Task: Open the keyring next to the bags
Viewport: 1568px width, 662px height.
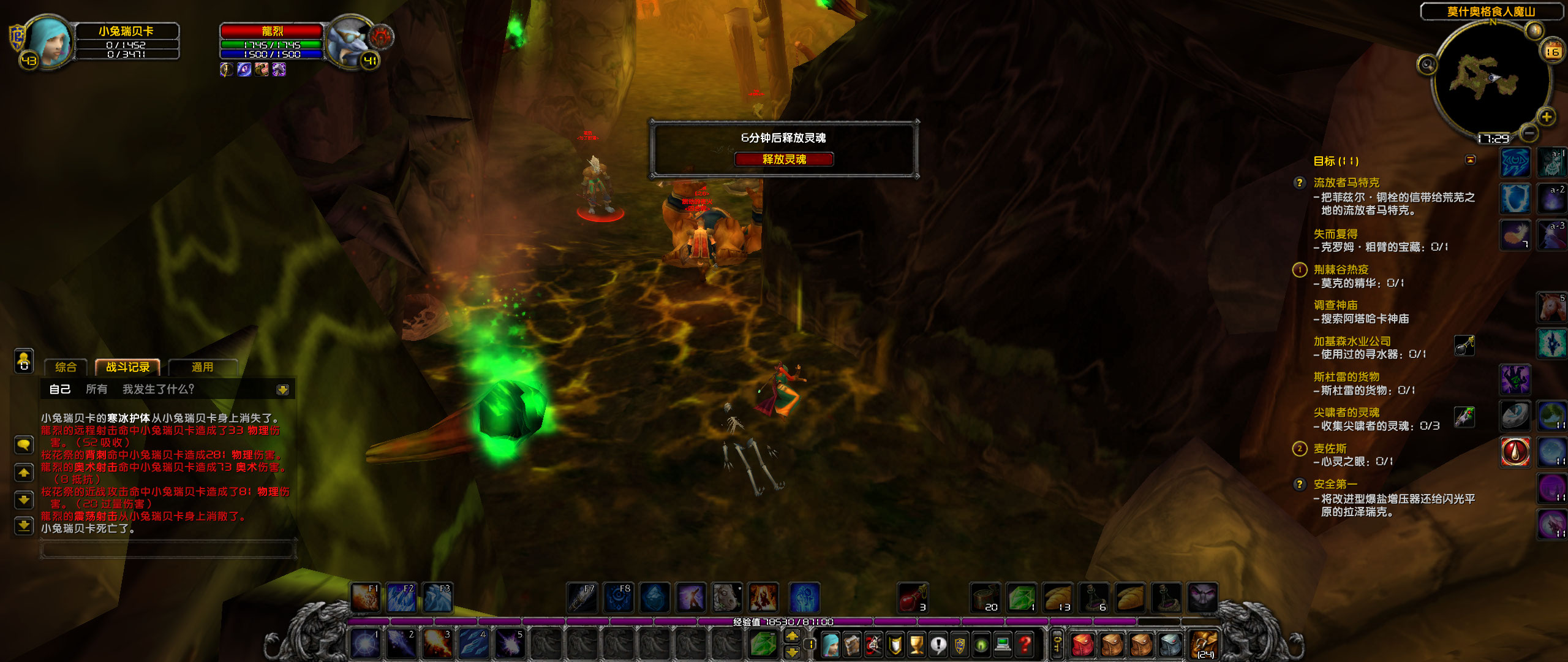Action: click(x=1058, y=644)
